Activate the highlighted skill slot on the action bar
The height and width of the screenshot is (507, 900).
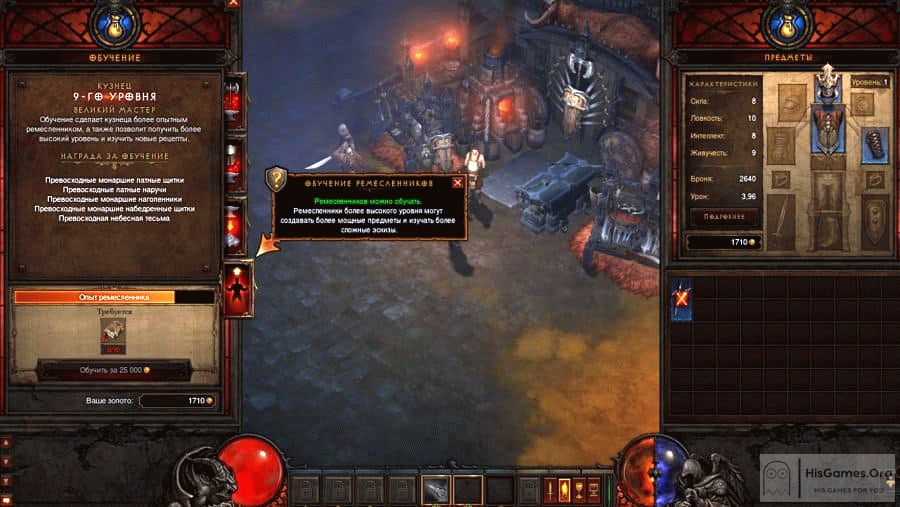pyautogui.click(x=434, y=490)
